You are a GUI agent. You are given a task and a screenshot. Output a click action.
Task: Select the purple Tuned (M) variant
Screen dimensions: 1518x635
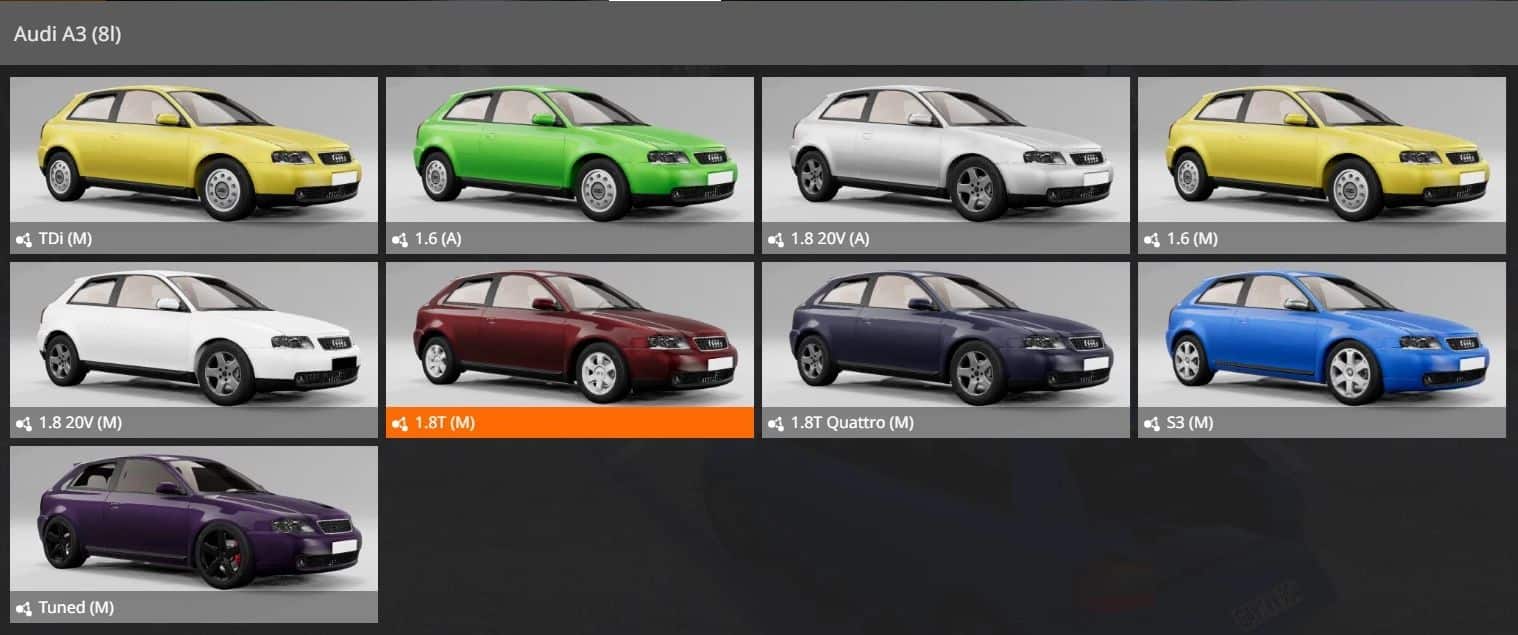(x=194, y=533)
